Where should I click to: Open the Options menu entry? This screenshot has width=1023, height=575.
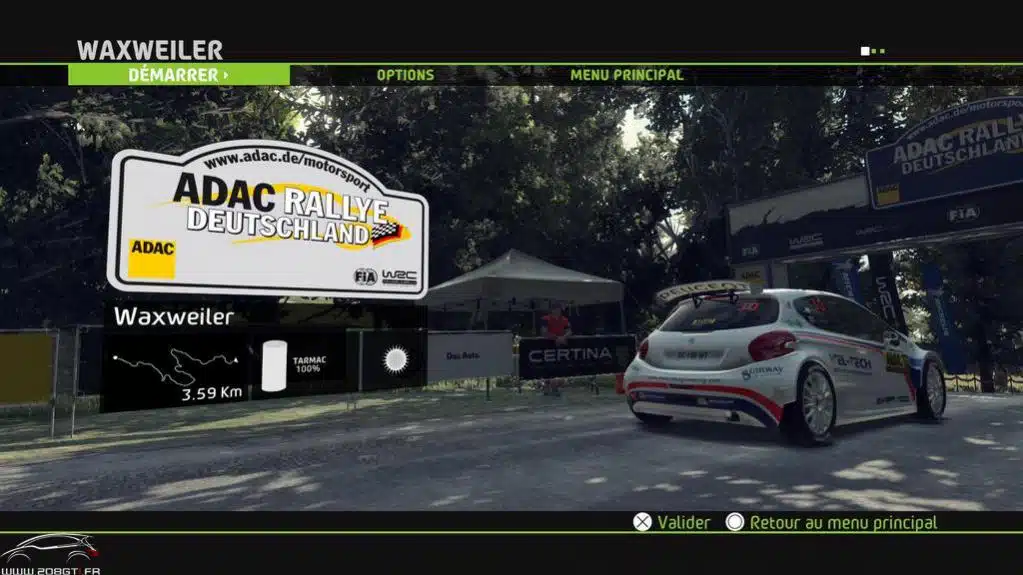click(405, 75)
